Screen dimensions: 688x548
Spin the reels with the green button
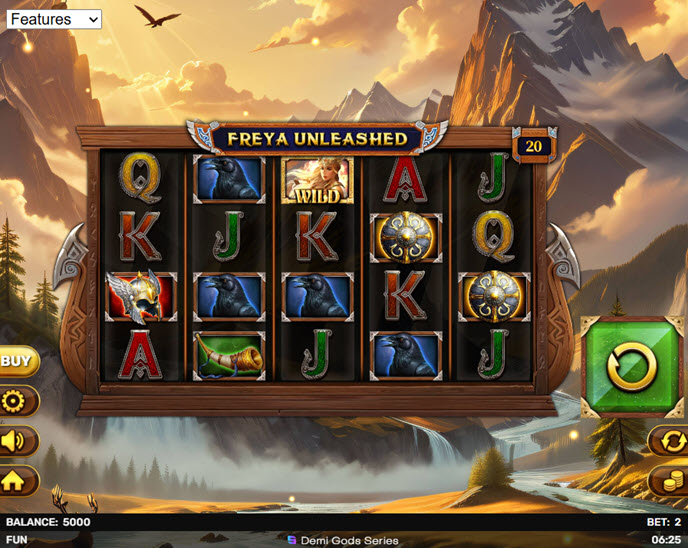coord(631,366)
